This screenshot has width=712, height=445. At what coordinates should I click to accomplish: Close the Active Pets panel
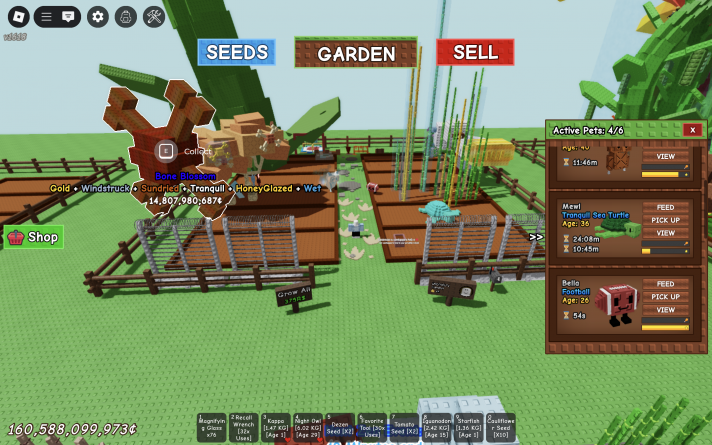(x=691, y=130)
